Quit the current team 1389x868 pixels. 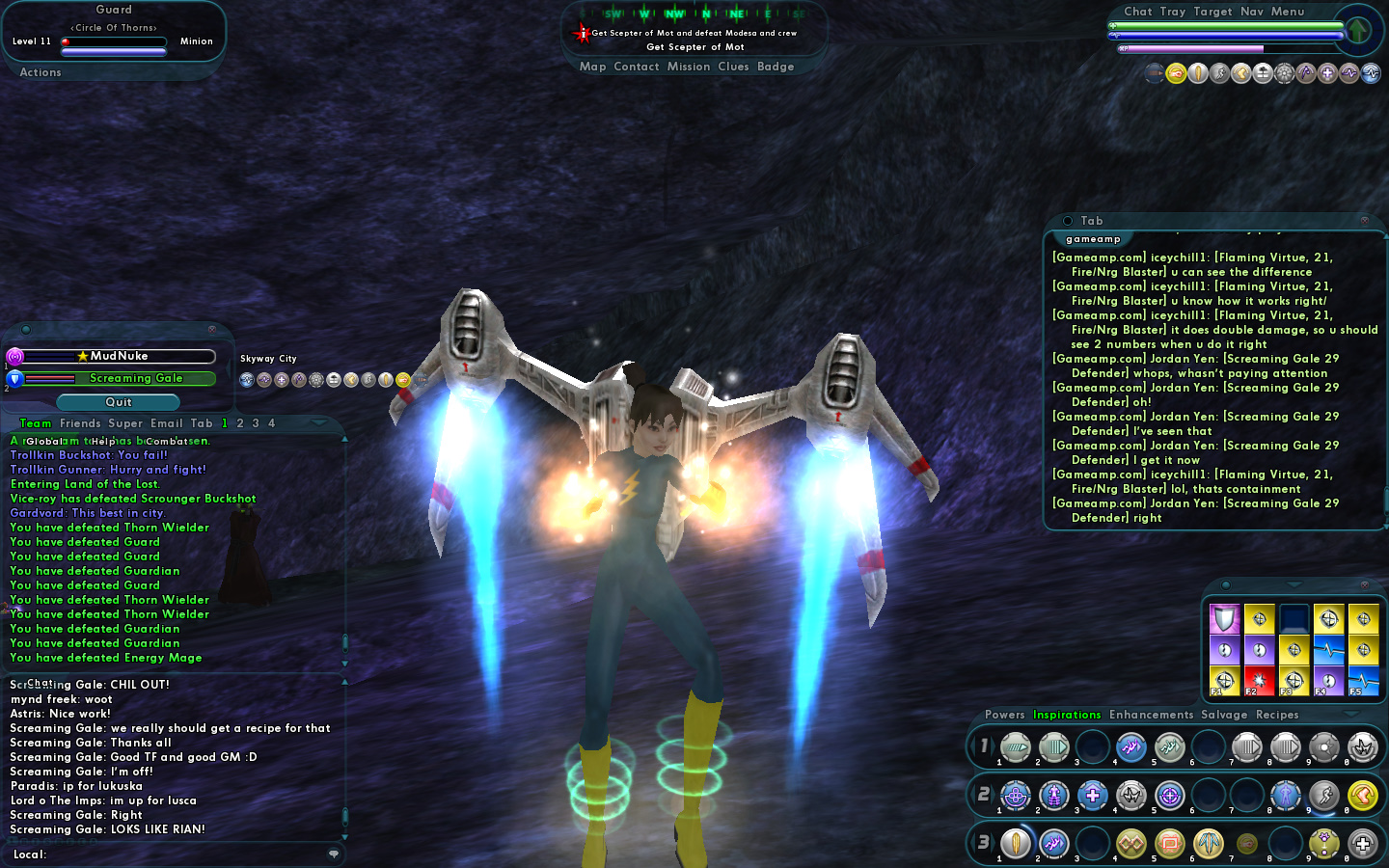tap(119, 402)
